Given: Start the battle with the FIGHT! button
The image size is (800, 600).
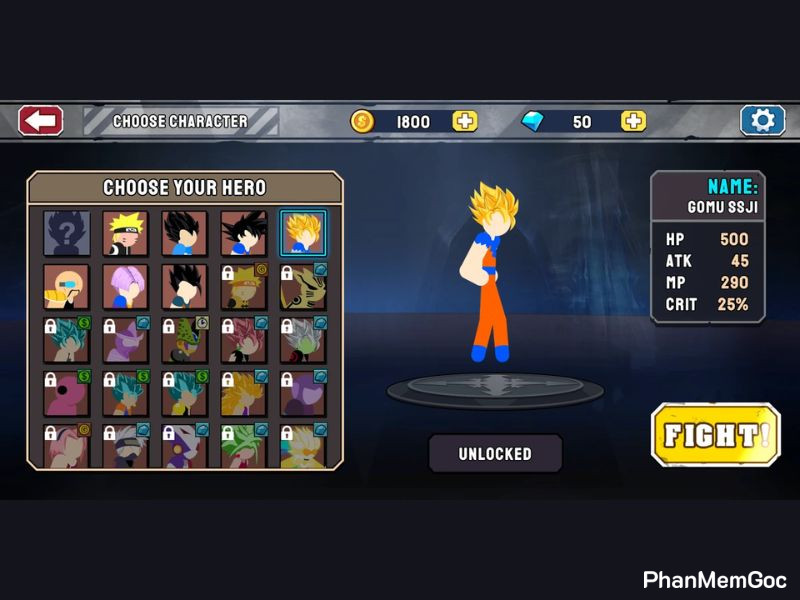Looking at the screenshot, I should [715, 435].
